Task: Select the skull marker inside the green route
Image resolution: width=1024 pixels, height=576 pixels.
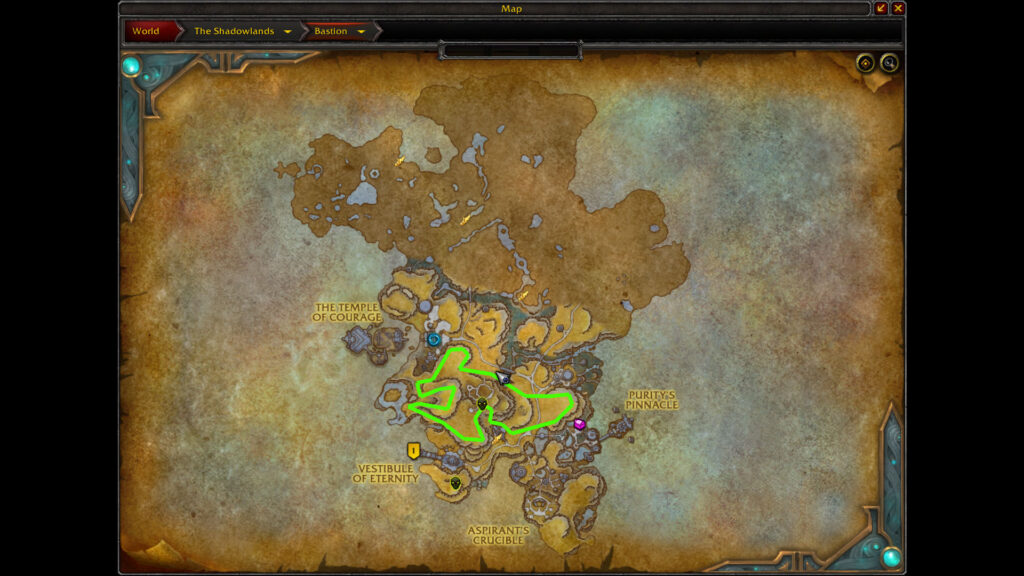Action: coord(482,404)
